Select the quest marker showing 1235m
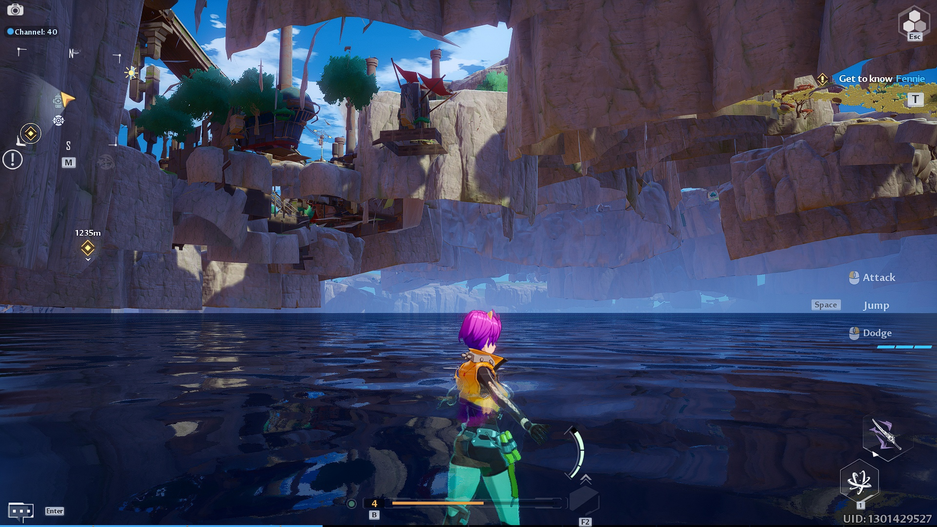The image size is (937, 527). pyautogui.click(x=87, y=247)
